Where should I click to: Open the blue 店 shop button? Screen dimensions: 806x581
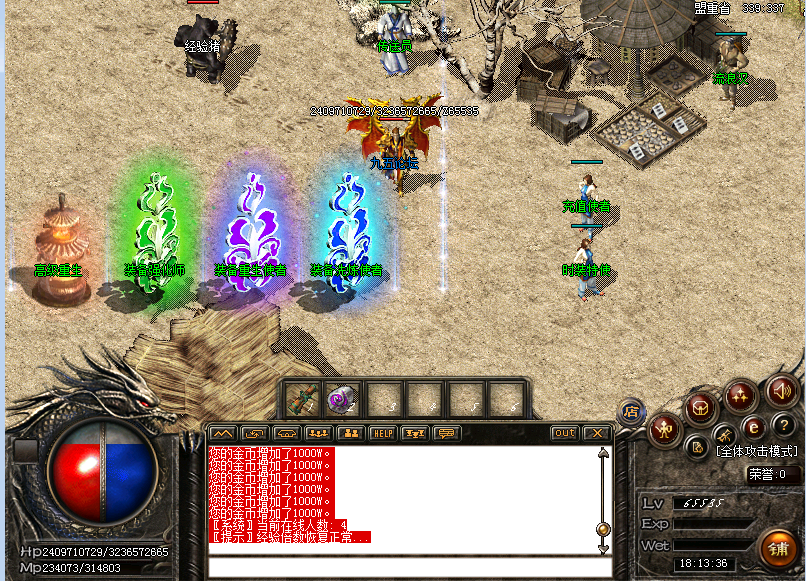point(632,409)
